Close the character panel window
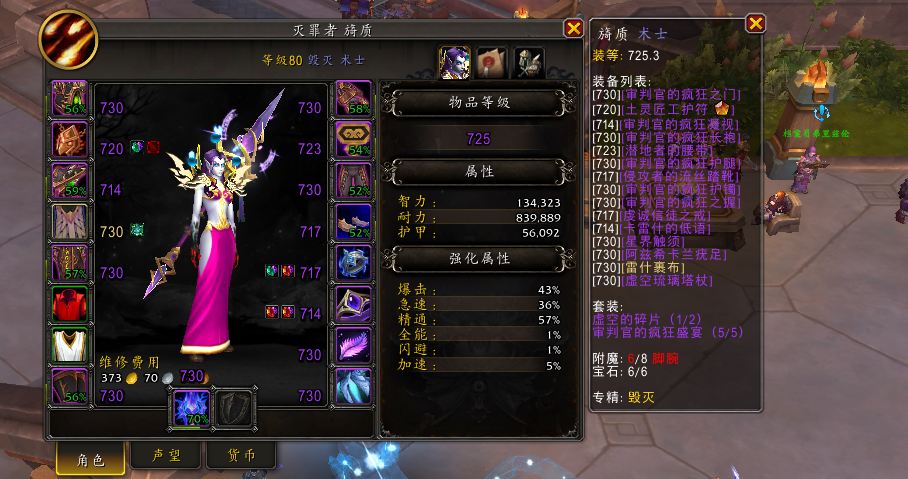The height and width of the screenshot is (479, 908). click(x=573, y=29)
